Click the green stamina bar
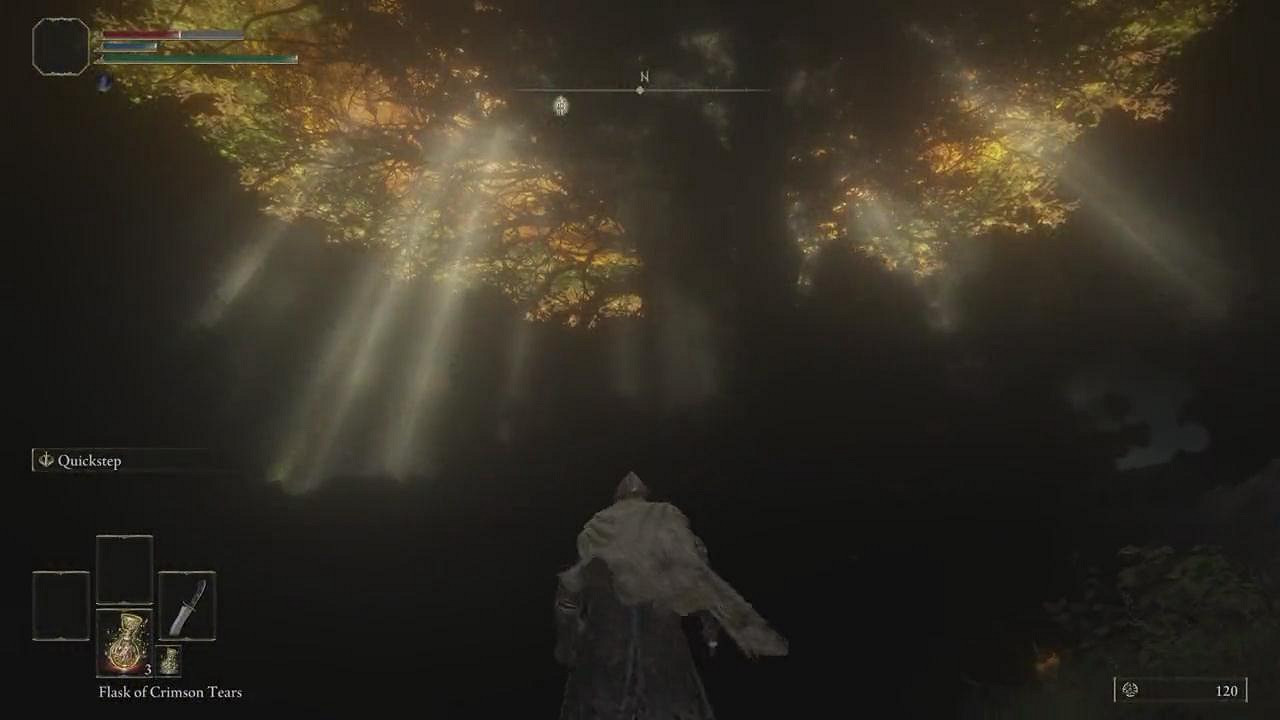 [x=200, y=57]
